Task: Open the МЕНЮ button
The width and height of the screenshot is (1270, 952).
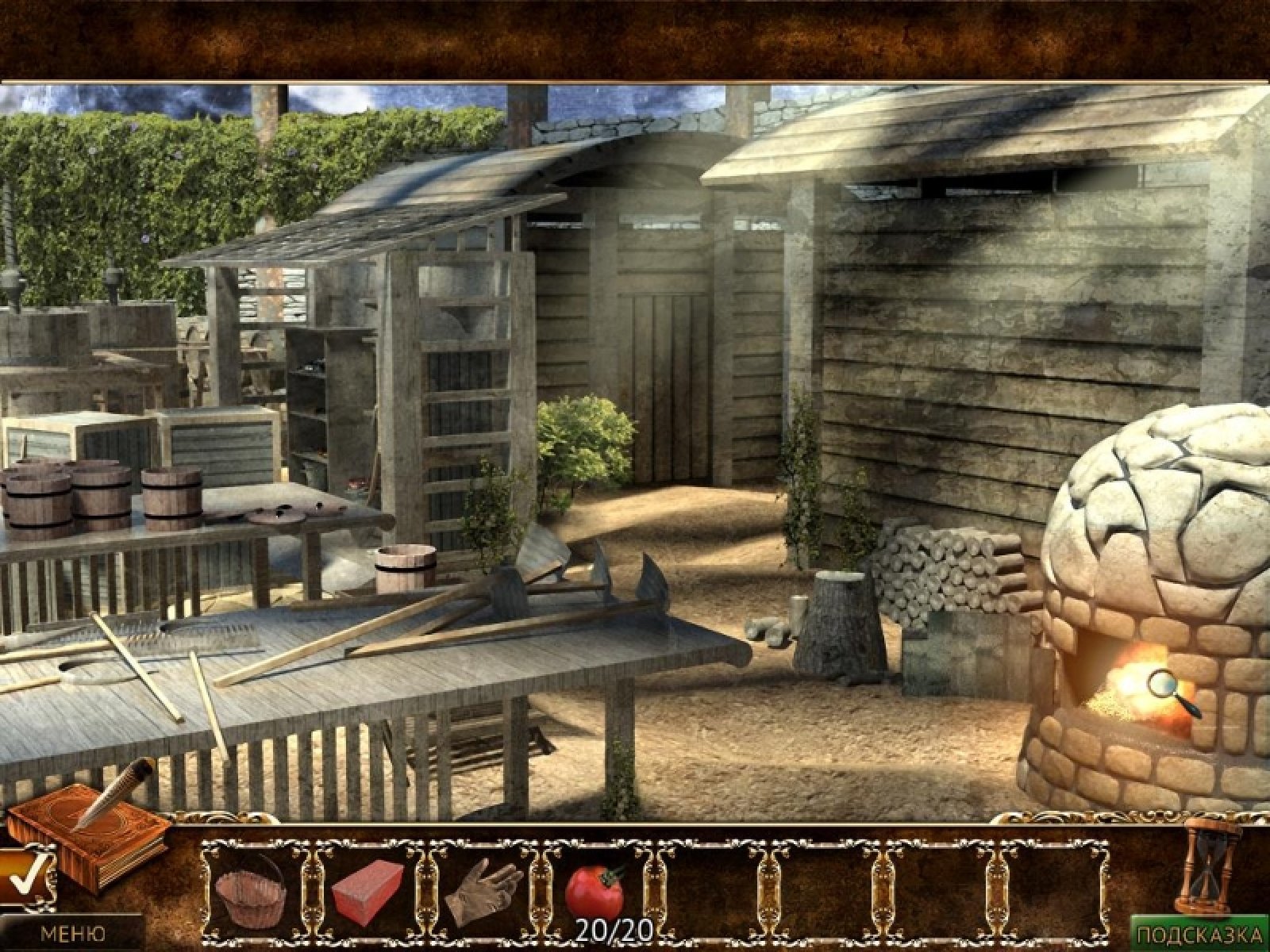Action: point(71,934)
